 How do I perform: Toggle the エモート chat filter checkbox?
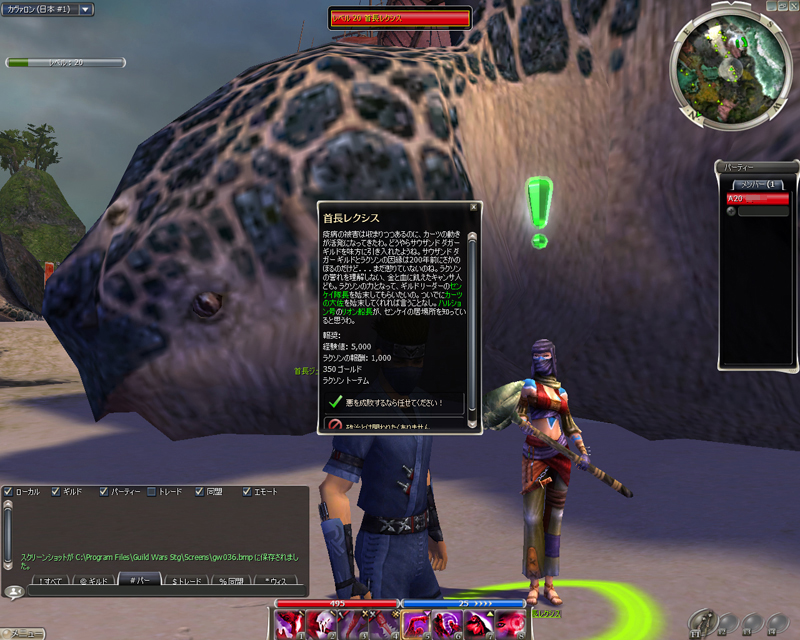click(246, 492)
